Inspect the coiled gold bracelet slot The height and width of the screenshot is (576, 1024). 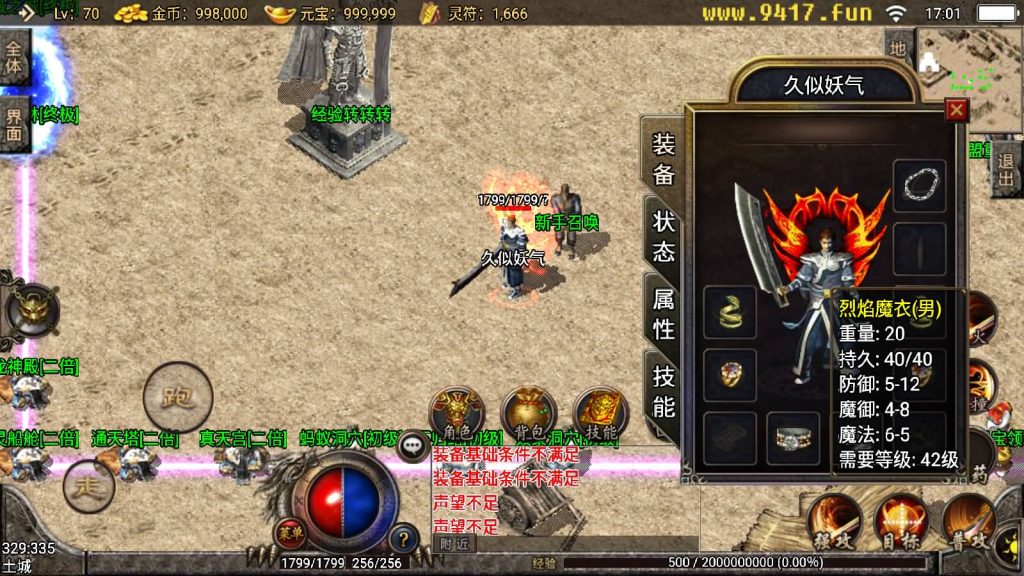(730, 313)
